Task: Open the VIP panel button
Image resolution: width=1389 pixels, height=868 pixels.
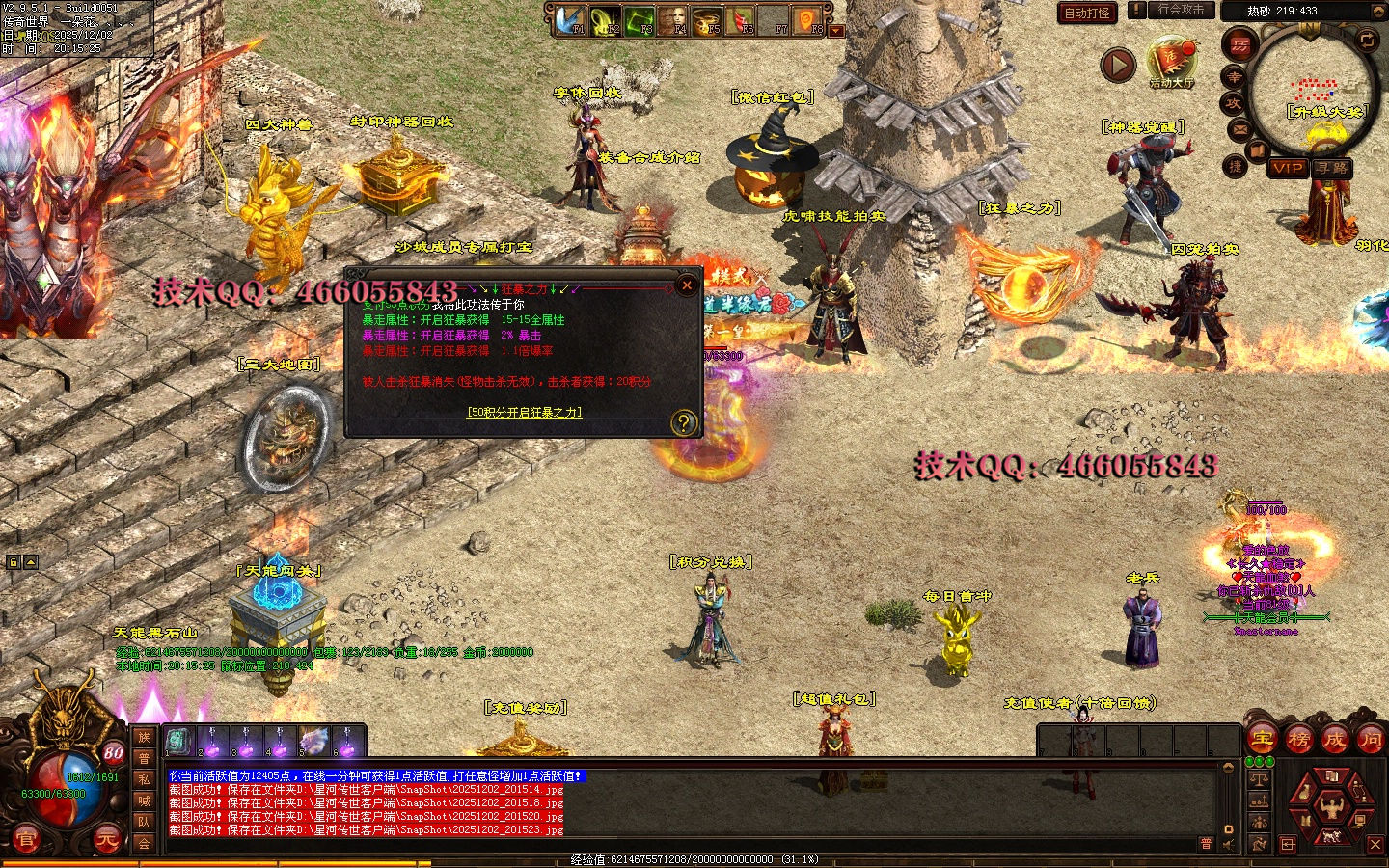Action: pos(1288,168)
